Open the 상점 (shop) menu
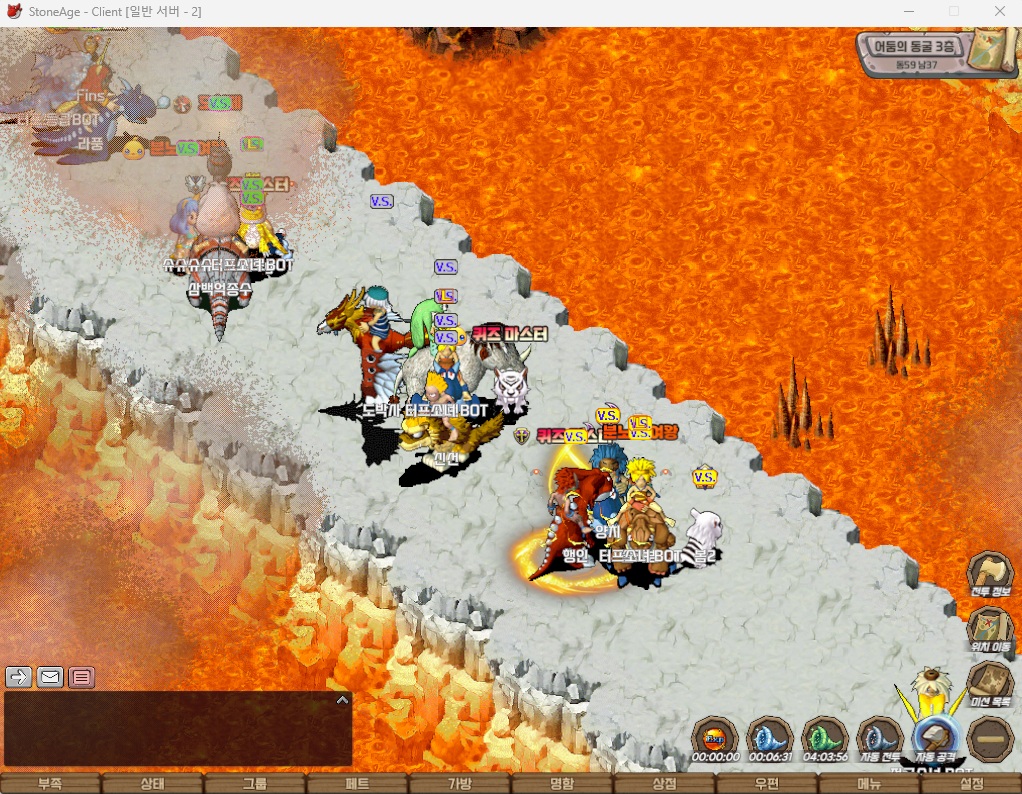Viewport: 1022px width, 794px height. coord(664,784)
